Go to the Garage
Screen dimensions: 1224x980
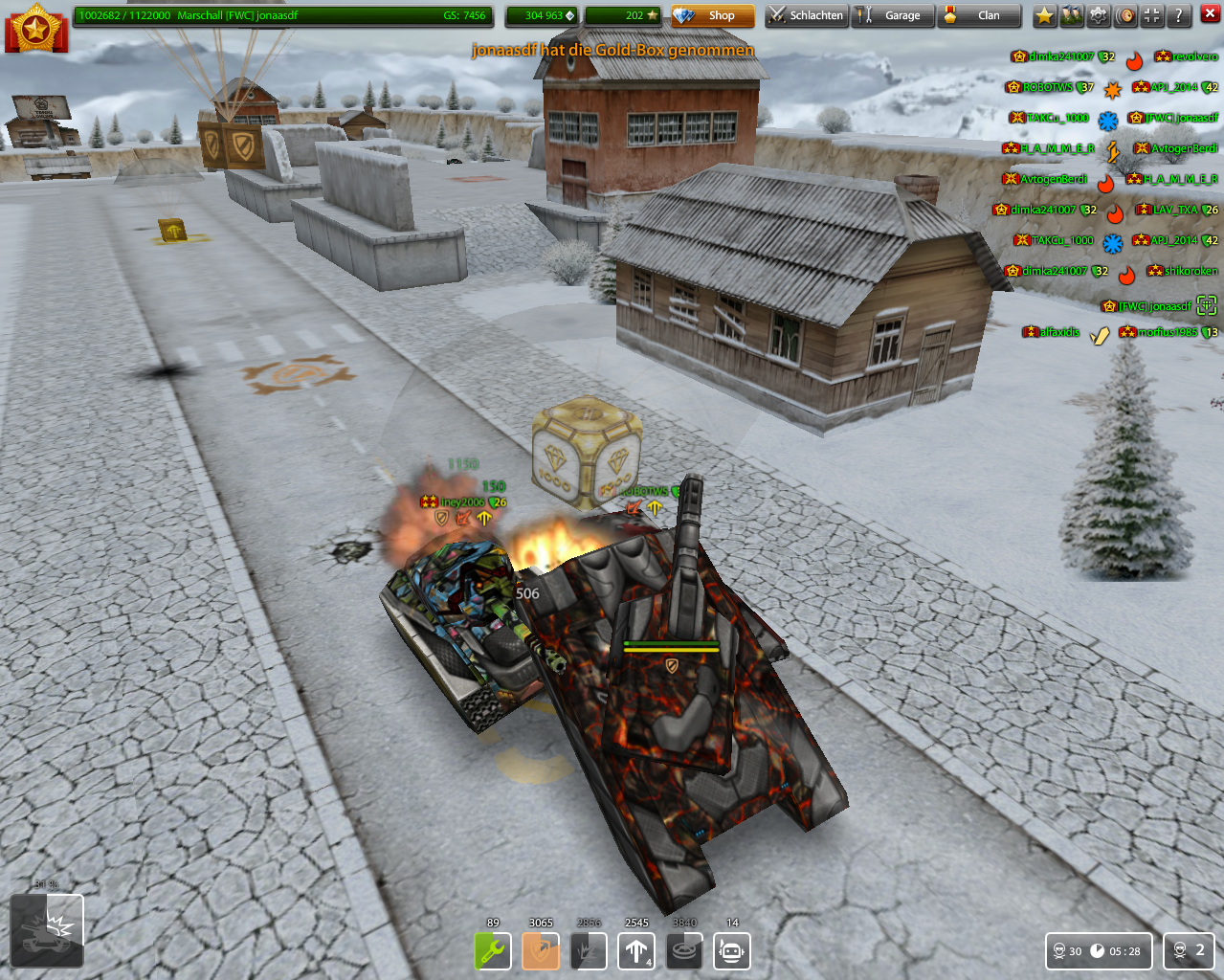[x=892, y=15]
